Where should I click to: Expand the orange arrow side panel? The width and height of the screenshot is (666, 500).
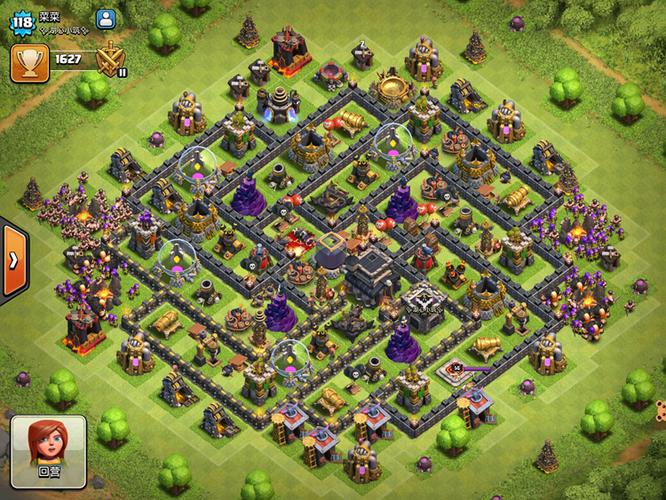tap(13, 259)
